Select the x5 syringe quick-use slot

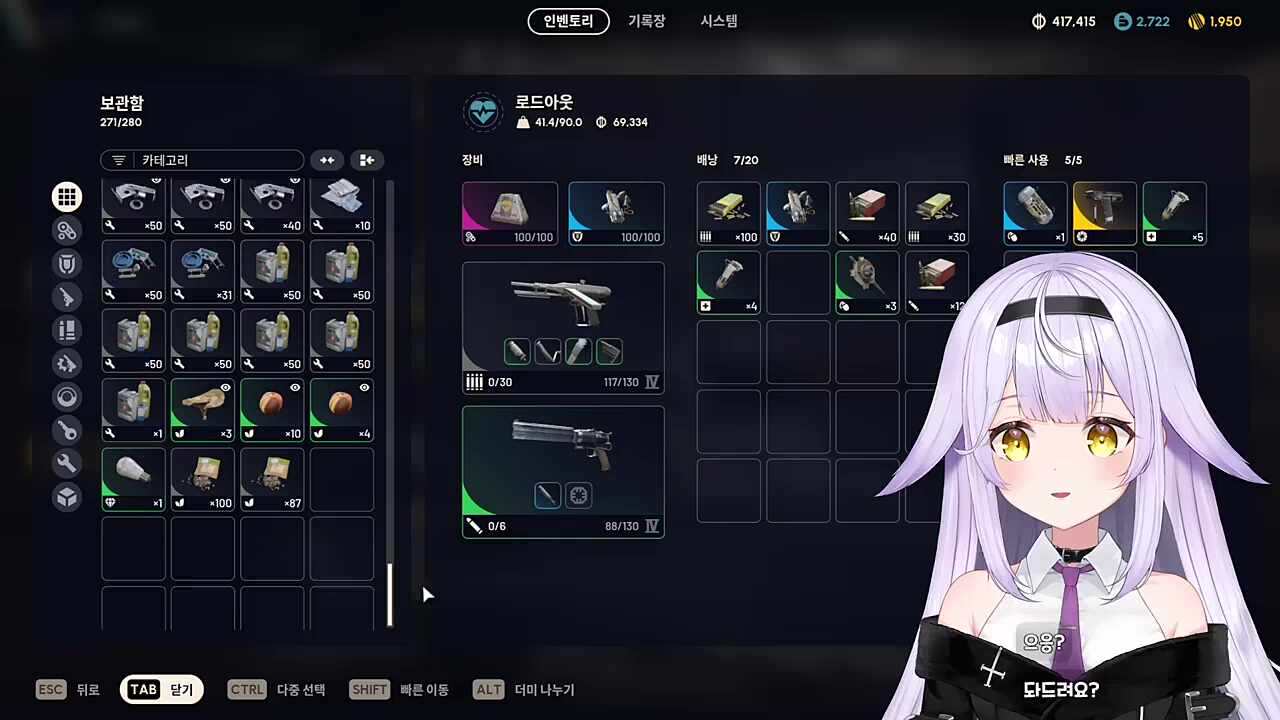[x=1174, y=213]
